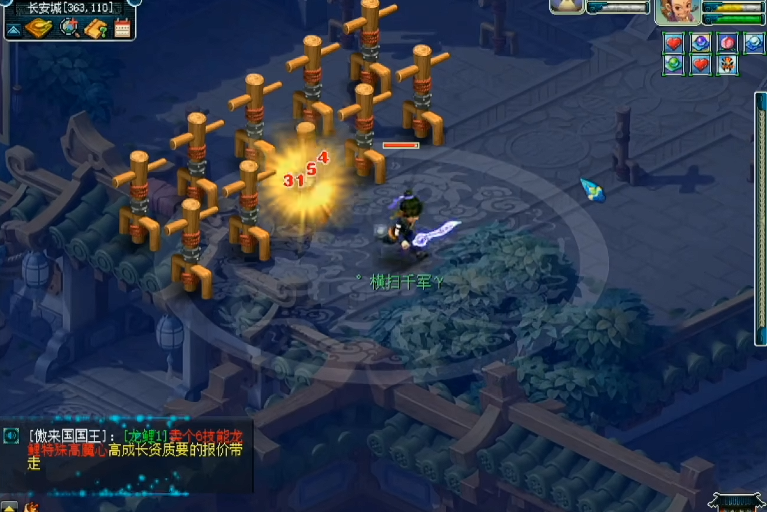Click the 傲来国国王 player name in chat
This screenshot has width=767, height=512.
[x=70, y=436]
